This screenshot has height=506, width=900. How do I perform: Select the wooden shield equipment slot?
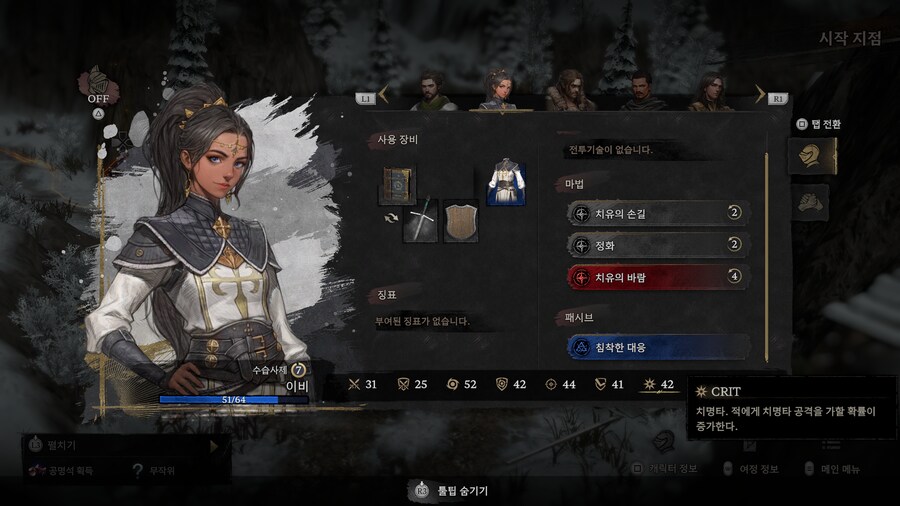click(461, 219)
